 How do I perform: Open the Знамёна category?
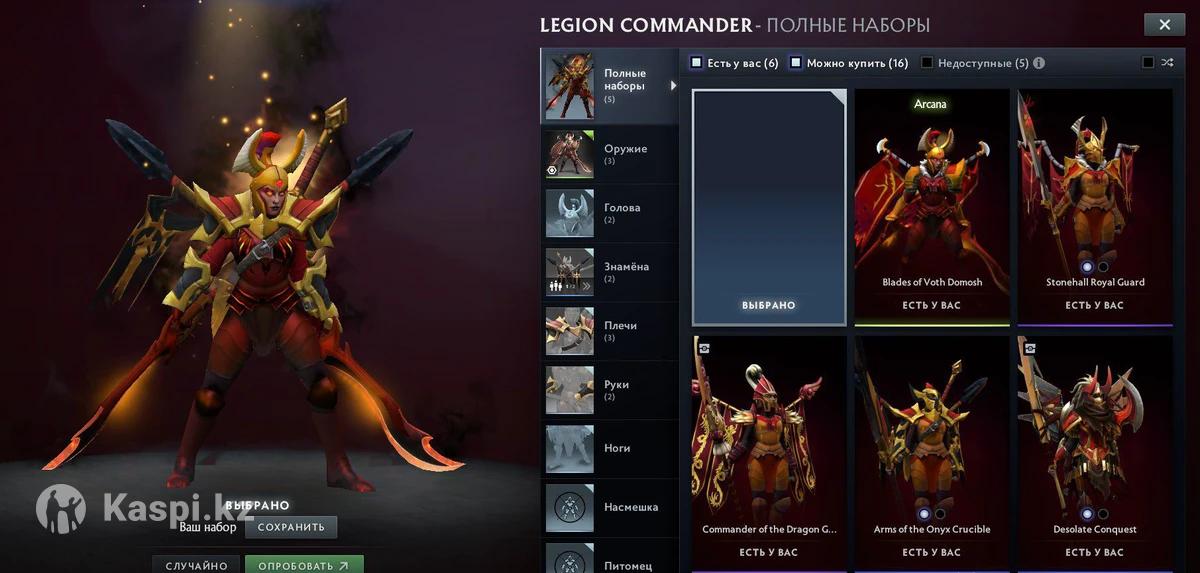coord(609,272)
